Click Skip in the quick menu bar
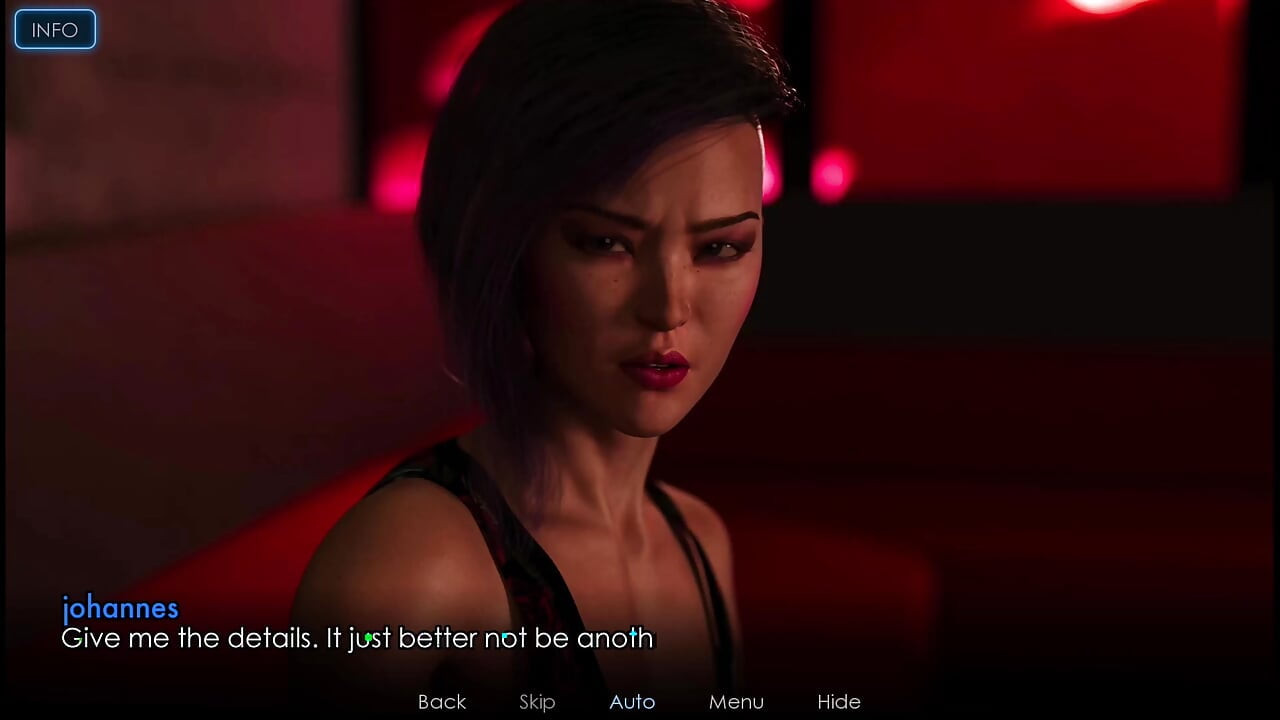Image resolution: width=1280 pixels, height=720 pixels. 536,701
